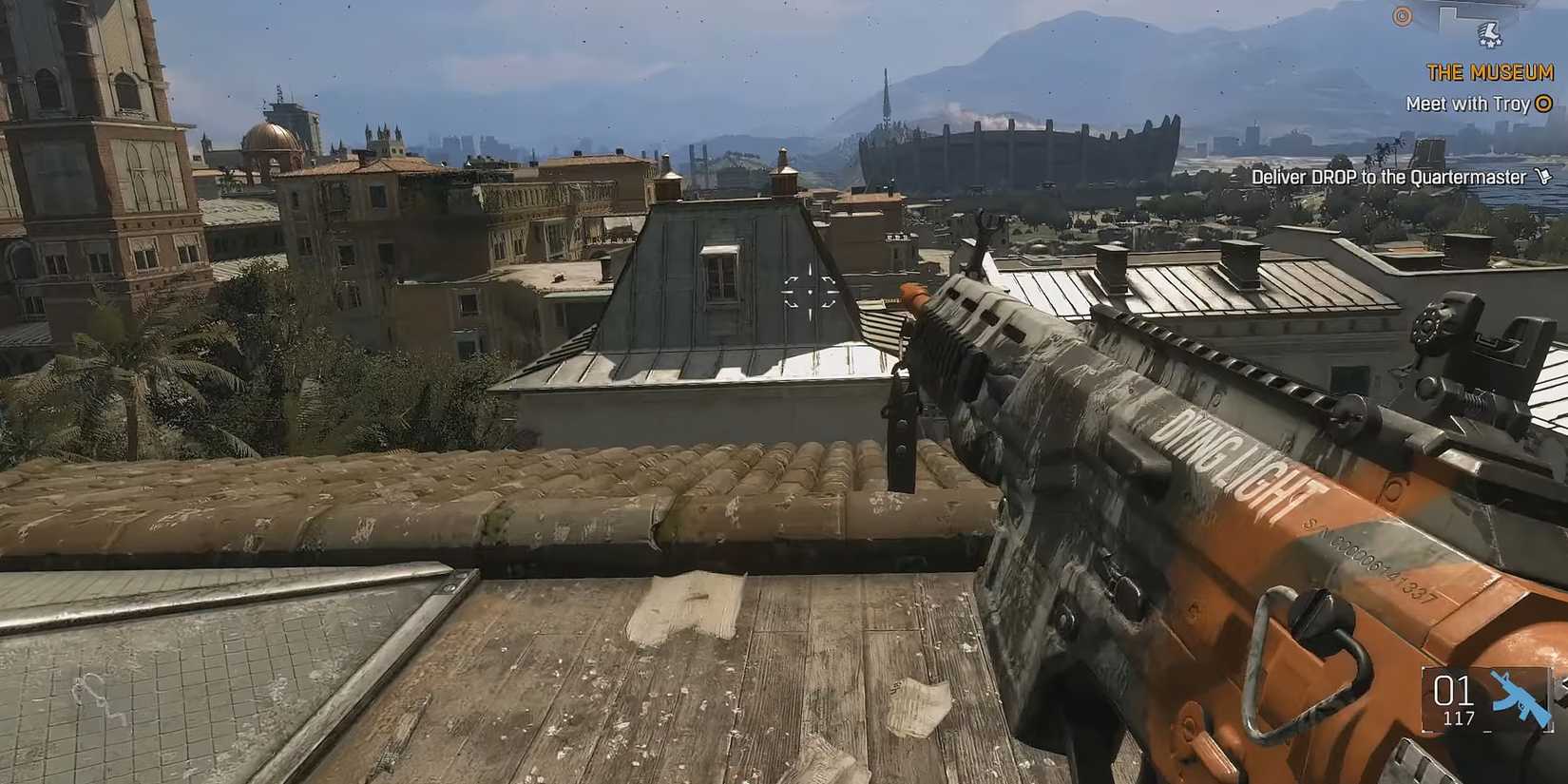Image resolution: width=1568 pixels, height=784 pixels.
Task: Toggle the Meet with Troy objective waypoint
Action: point(1473,105)
